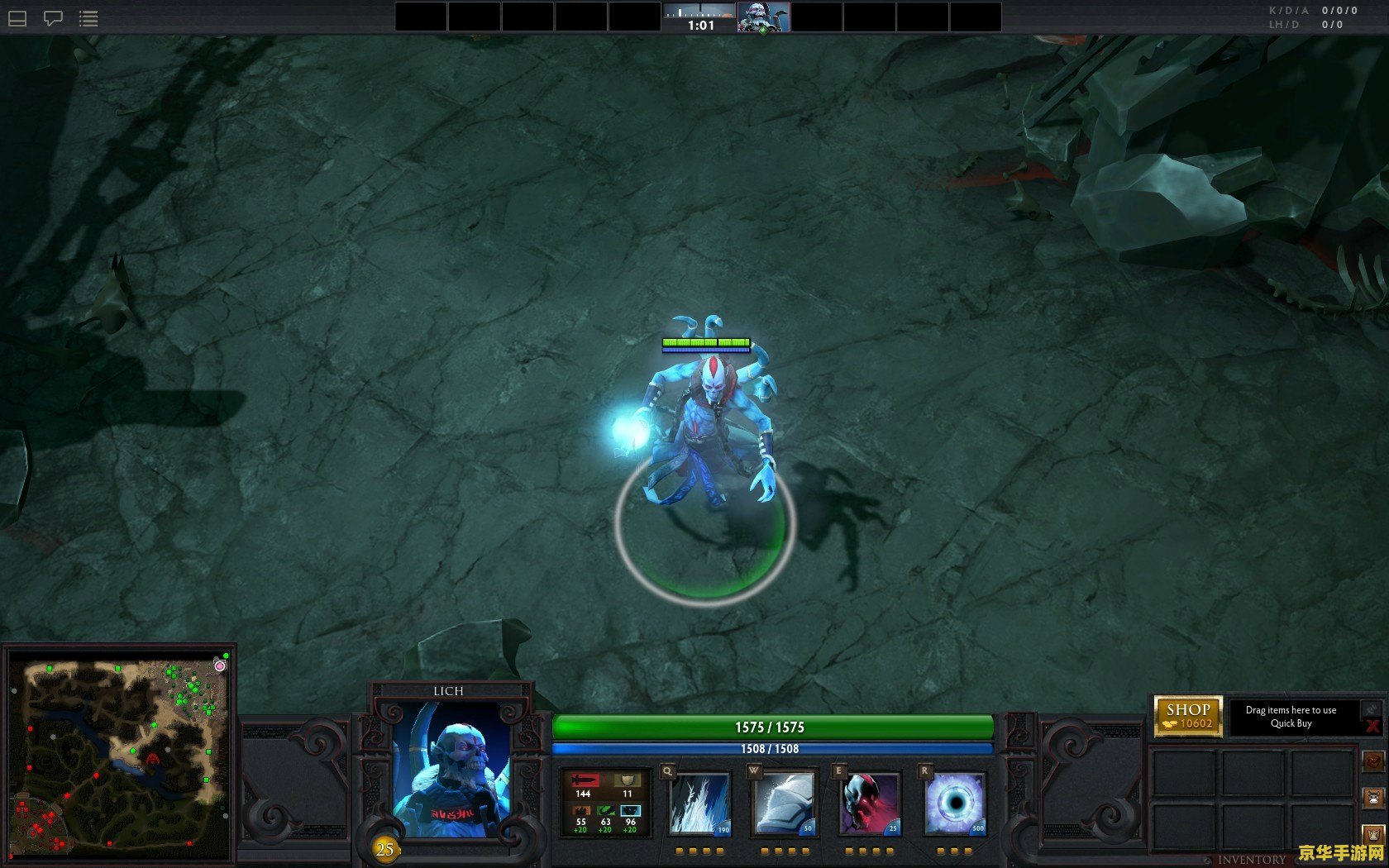Clear Quick Buy with the red X

click(1372, 726)
